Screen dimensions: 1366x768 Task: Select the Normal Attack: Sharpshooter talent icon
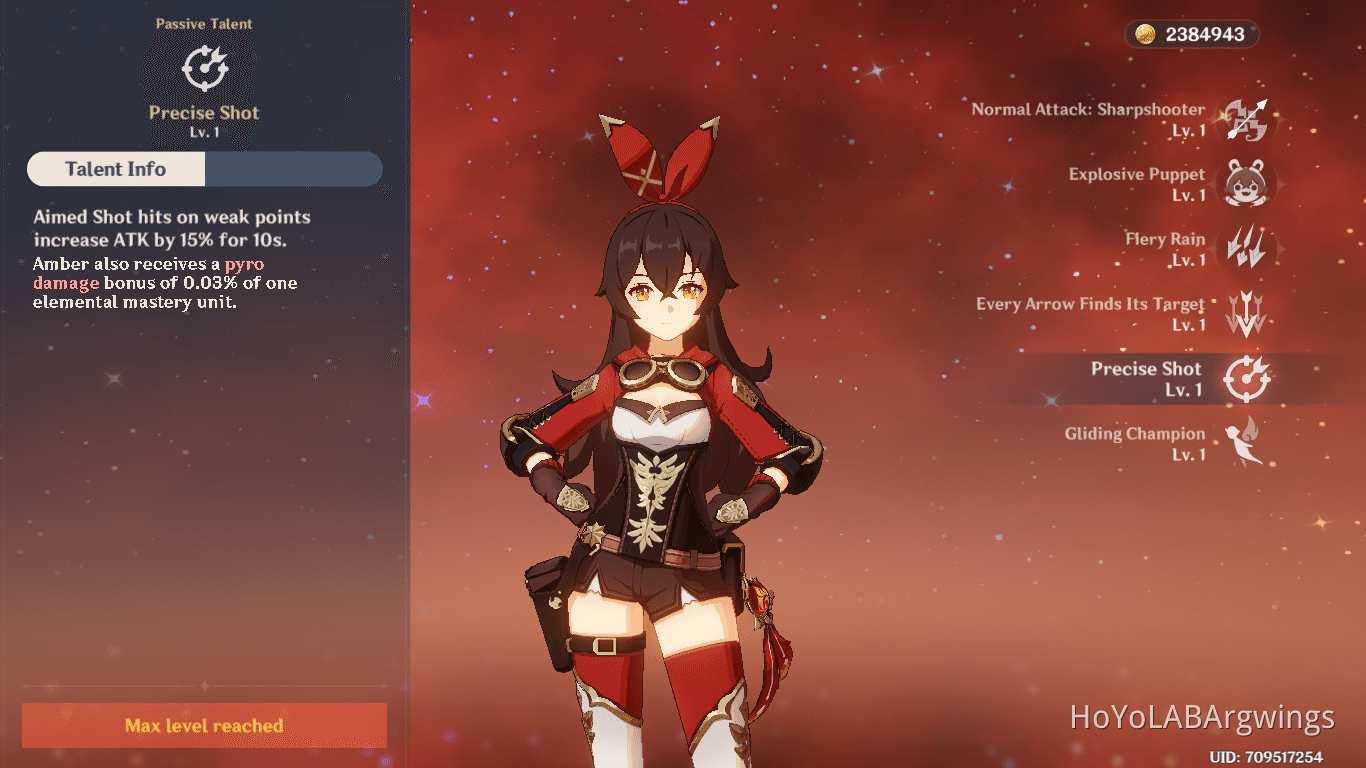(1247, 119)
